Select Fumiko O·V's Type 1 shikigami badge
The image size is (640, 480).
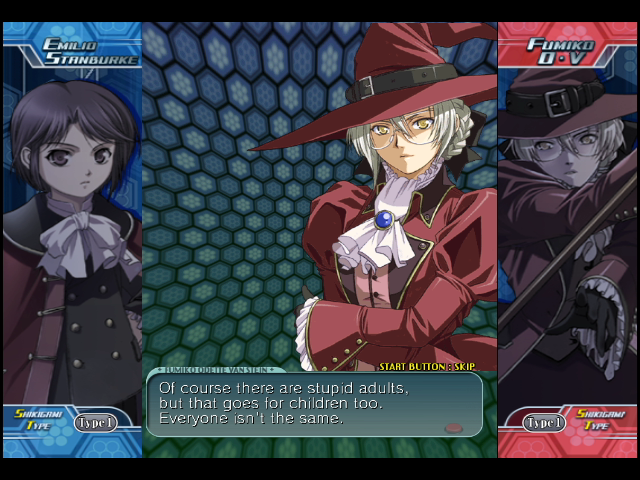click(545, 422)
